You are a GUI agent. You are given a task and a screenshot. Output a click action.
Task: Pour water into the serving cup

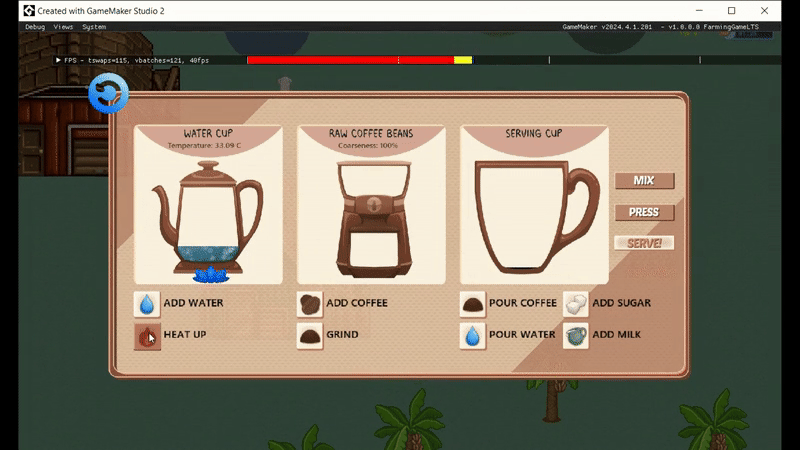473,335
